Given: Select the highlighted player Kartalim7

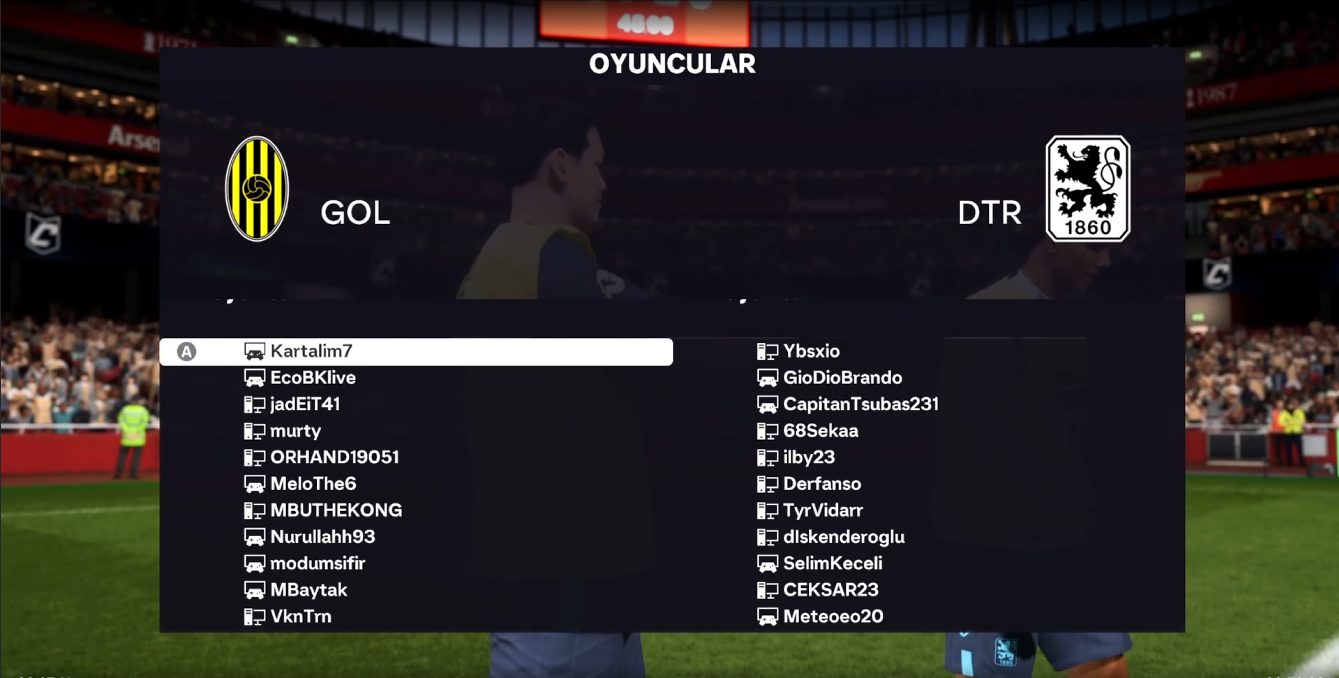Looking at the screenshot, I should tap(311, 352).
